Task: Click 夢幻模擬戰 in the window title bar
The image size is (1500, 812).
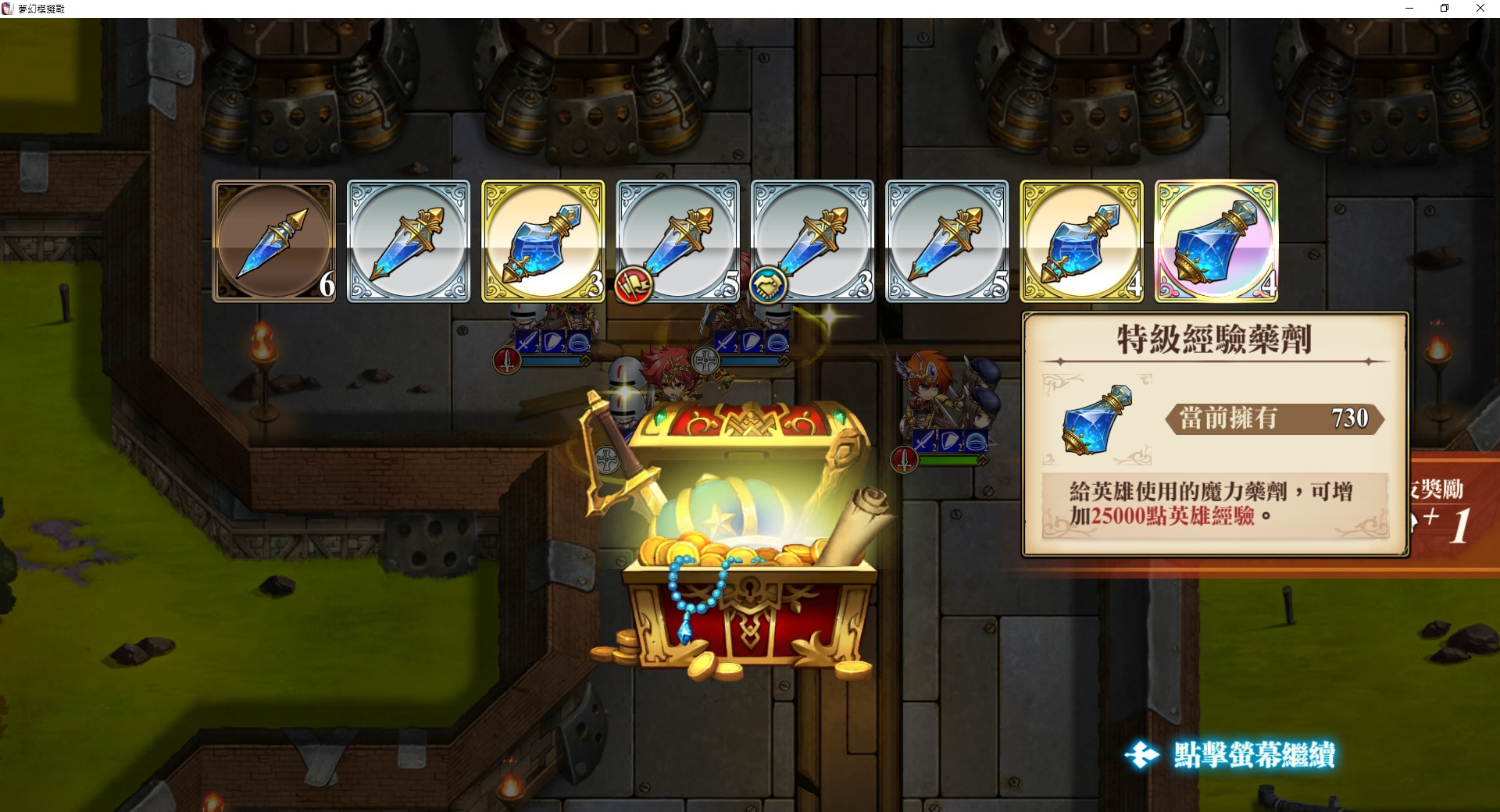Action: pyautogui.click(x=43, y=9)
